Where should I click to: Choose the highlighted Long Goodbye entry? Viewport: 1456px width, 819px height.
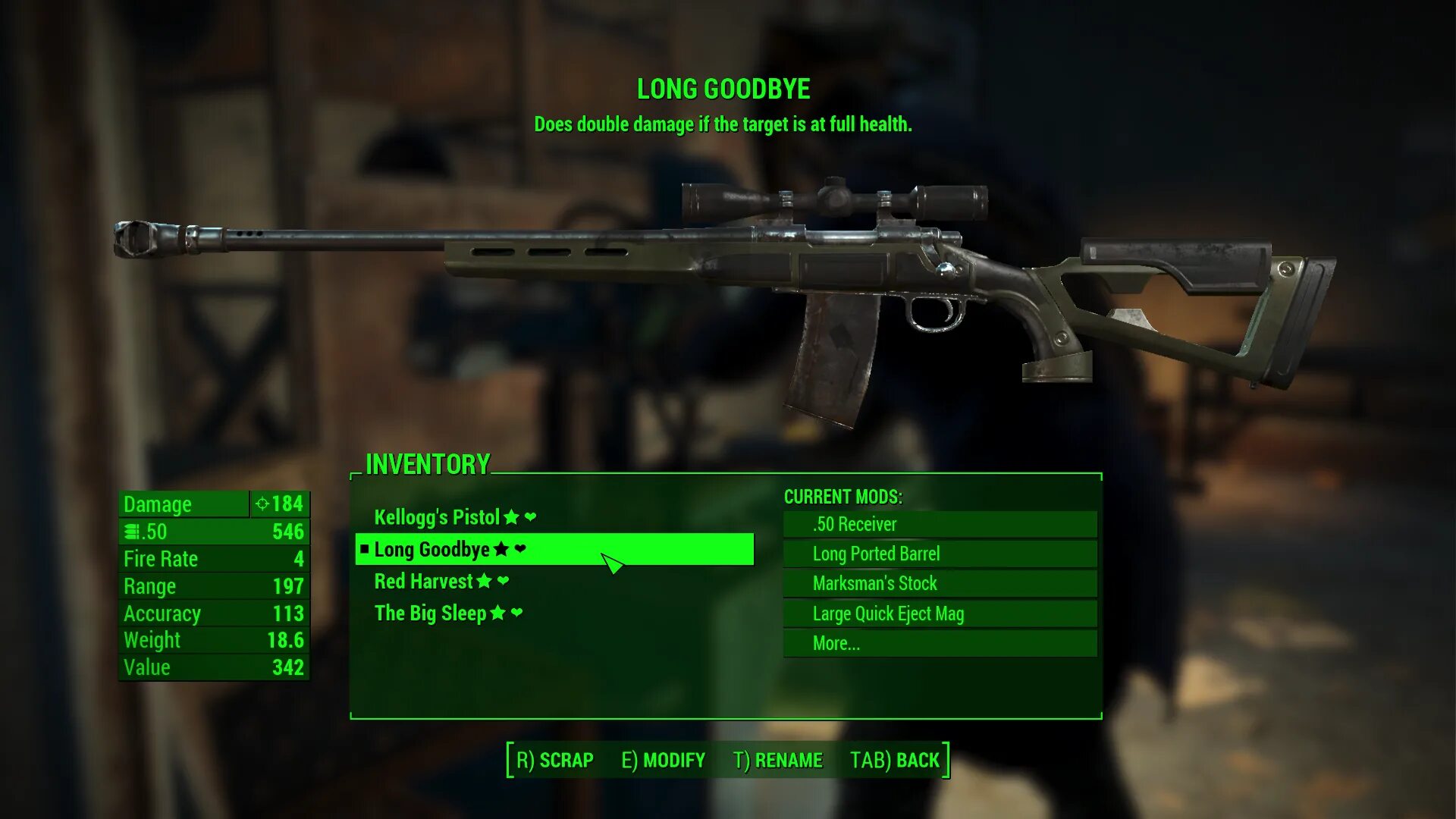tap(432, 549)
